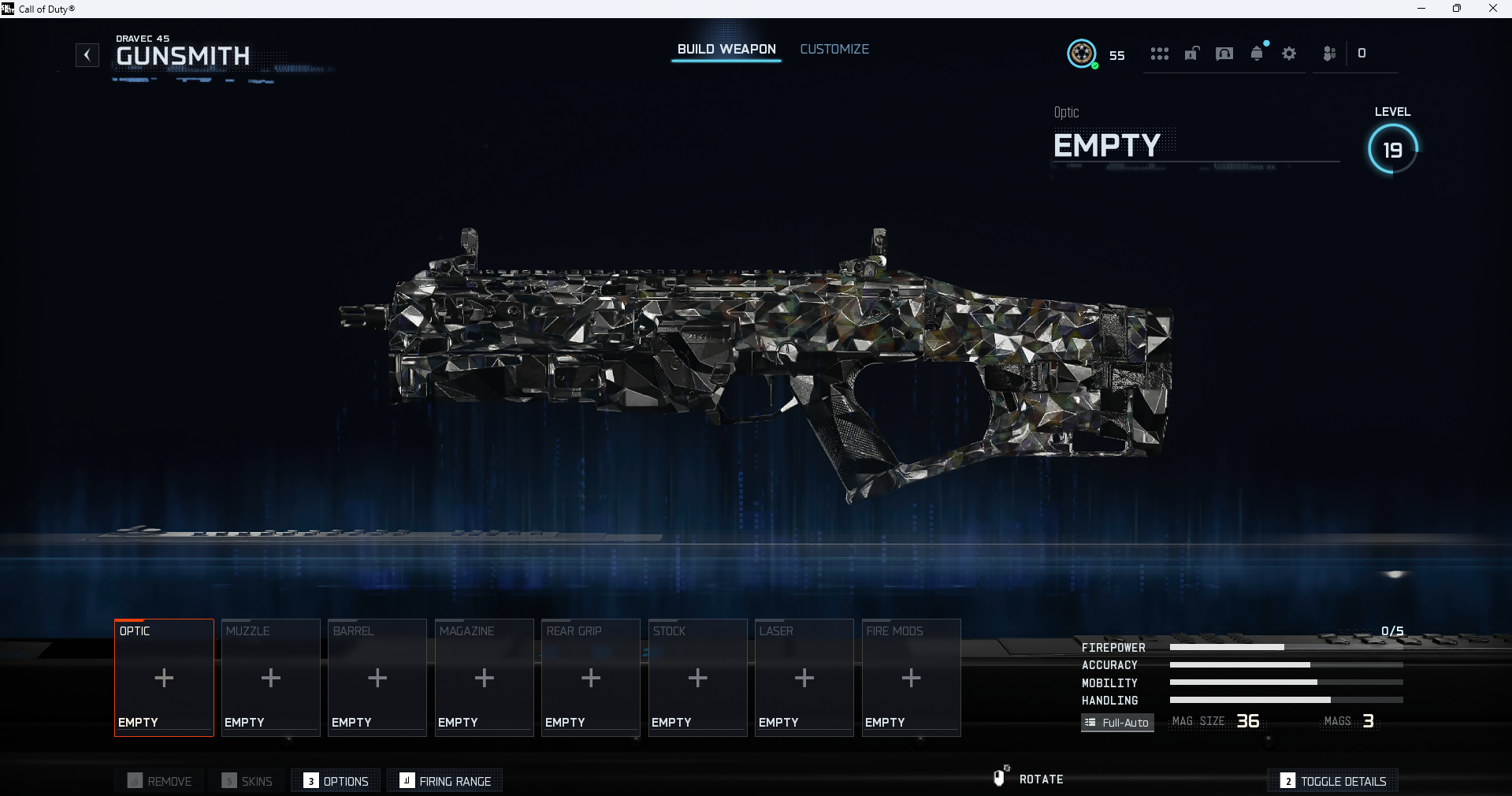
Task: Choose the Muzzle attachment slot
Action: (270, 678)
